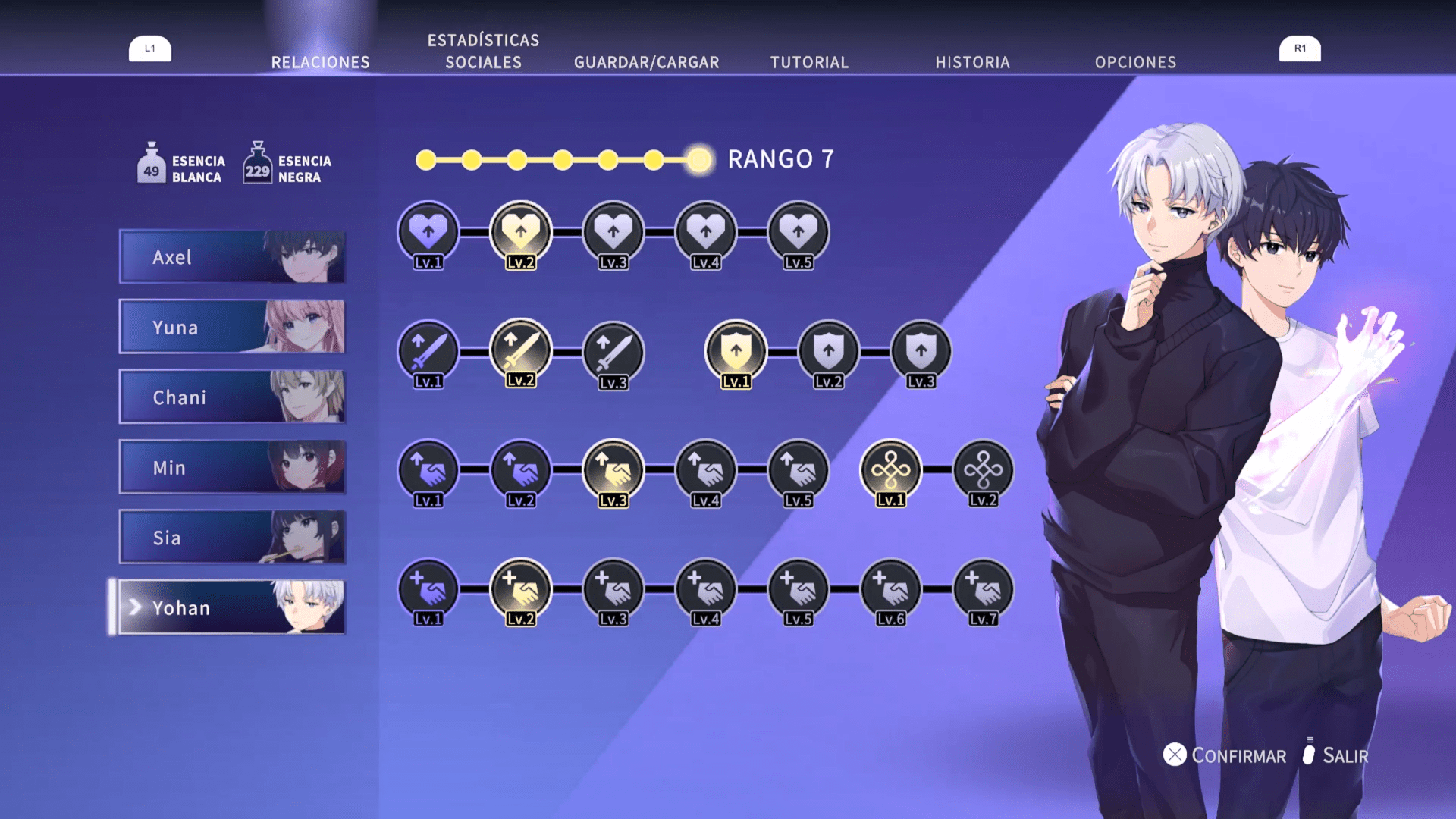This screenshot has height=819, width=1456.
Task: Switch to the Estadísticas Sociales tab
Action: 483,52
